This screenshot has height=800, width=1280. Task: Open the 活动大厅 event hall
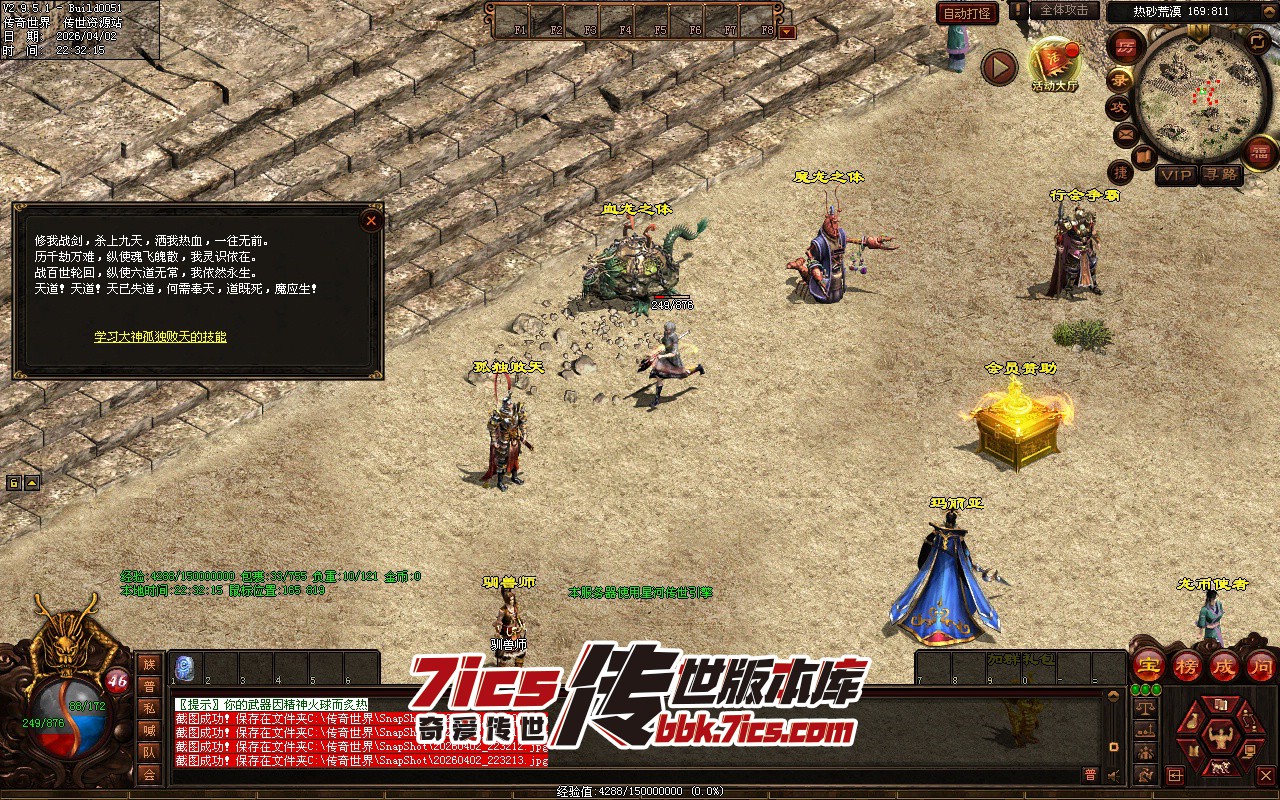pos(1054,64)
